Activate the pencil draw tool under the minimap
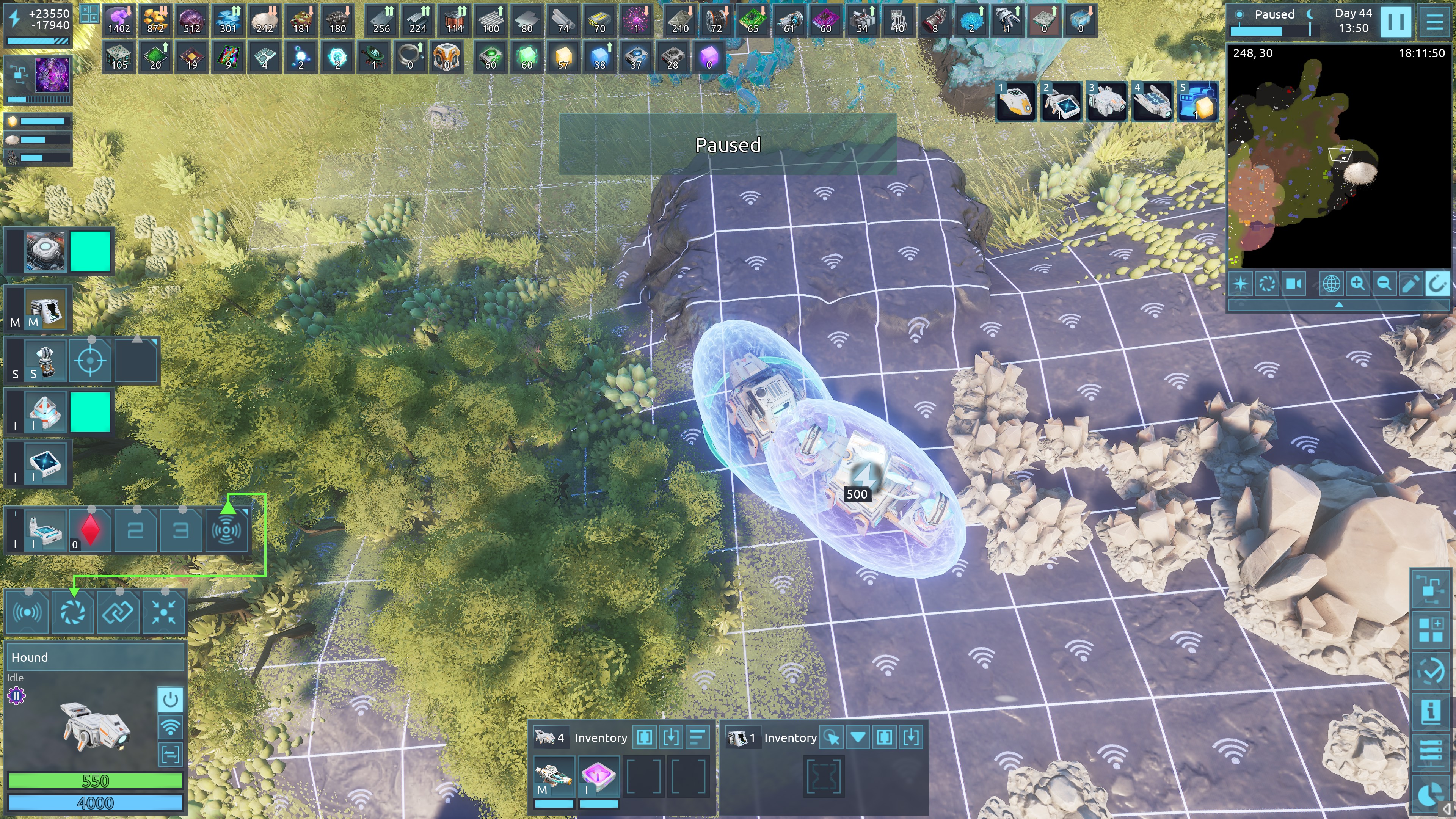Viewport: 1456px width, 819px height. [x=1410, y=283]
